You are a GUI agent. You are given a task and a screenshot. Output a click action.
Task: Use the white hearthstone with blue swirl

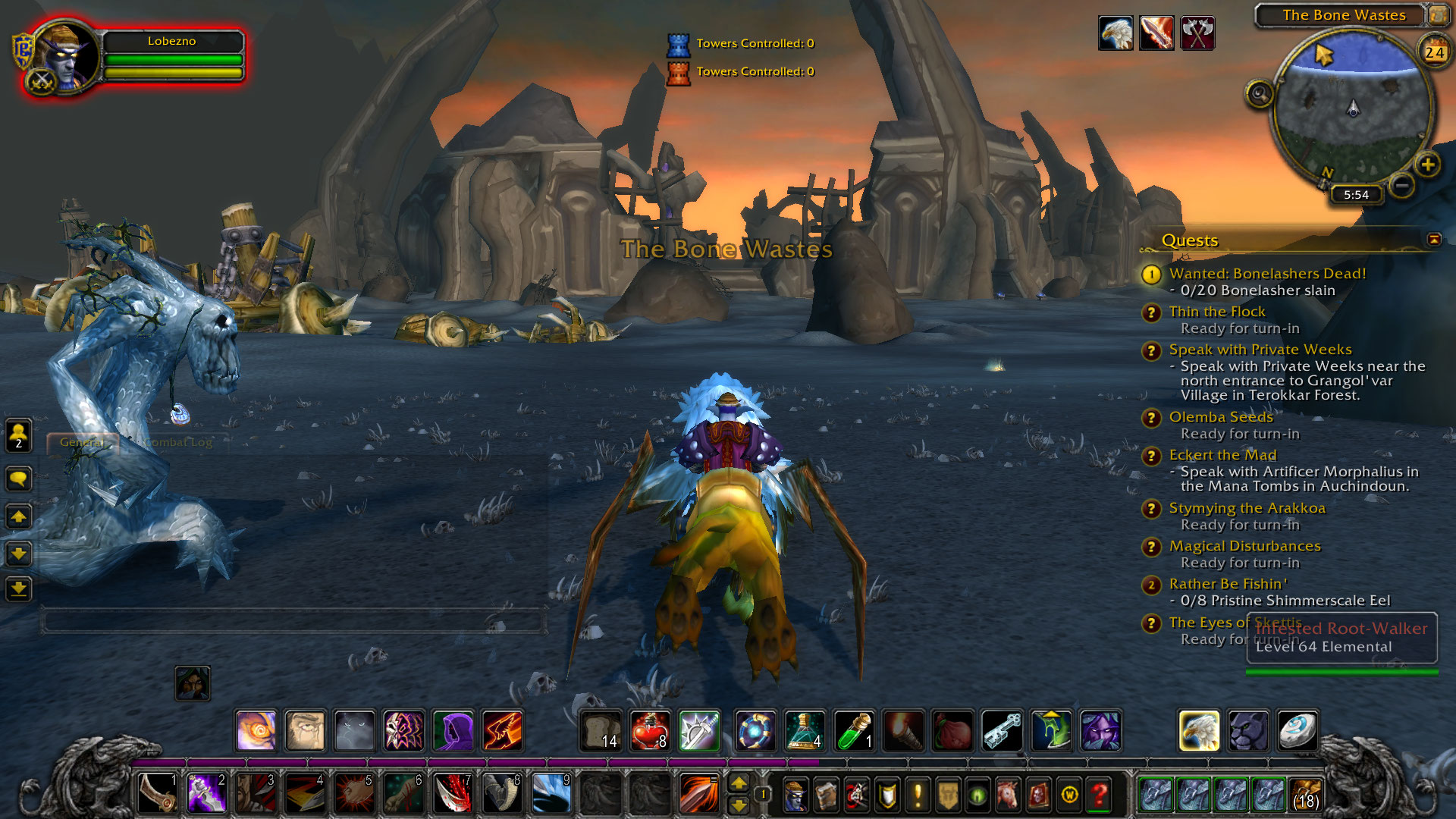coord(1297,731)
